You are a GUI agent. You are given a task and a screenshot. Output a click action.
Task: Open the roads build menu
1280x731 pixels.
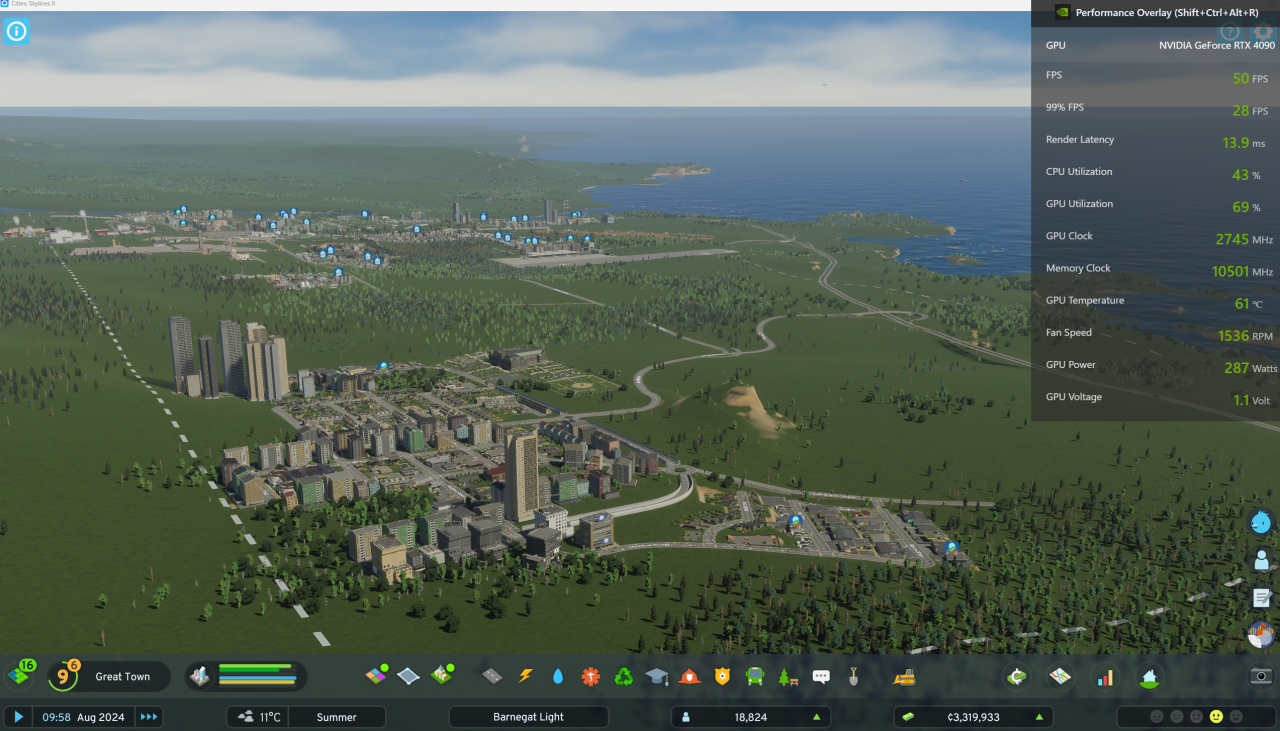point(492,677)
